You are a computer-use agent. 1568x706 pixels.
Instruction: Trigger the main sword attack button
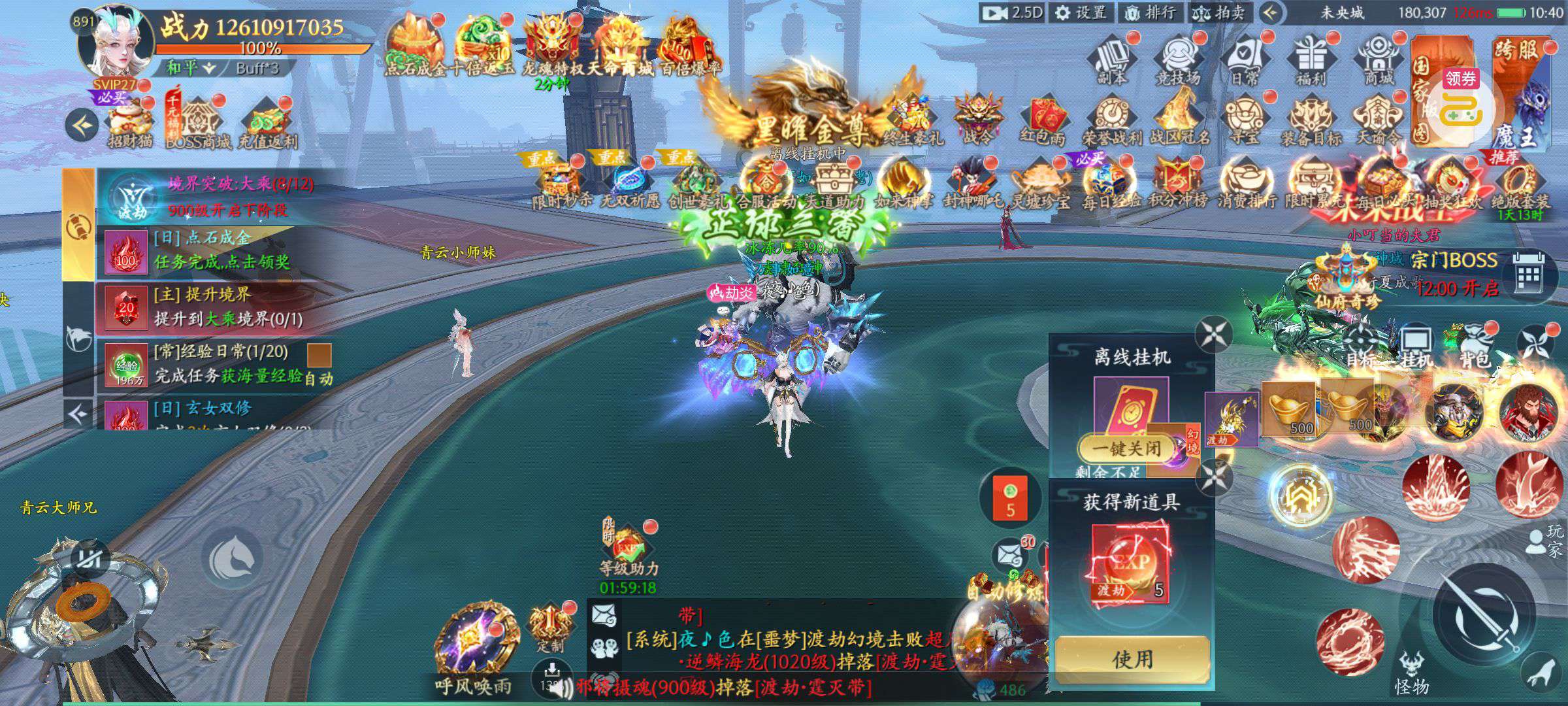coord(1483,614)
